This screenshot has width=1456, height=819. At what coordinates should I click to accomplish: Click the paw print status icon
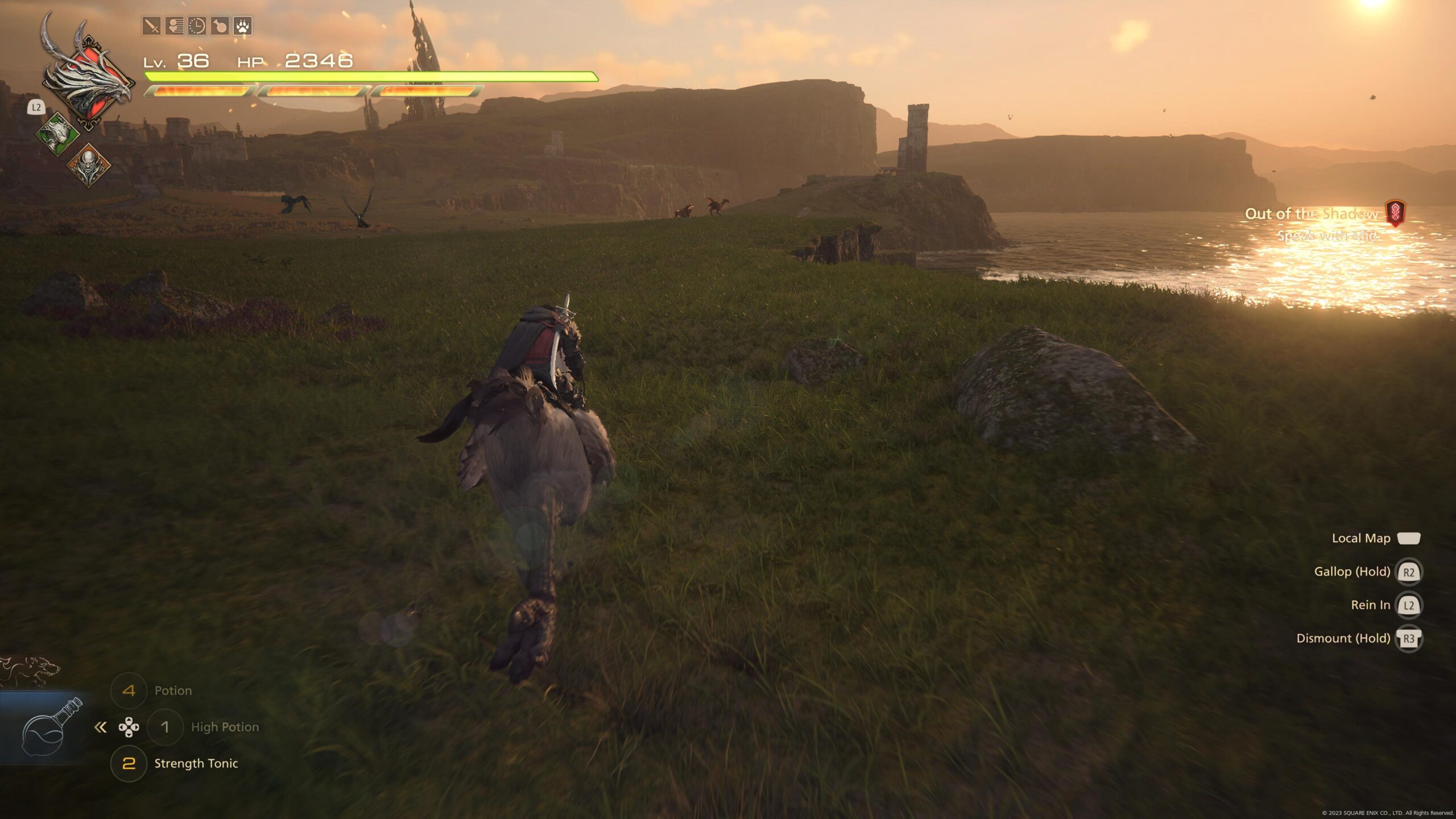pos(243,26)
